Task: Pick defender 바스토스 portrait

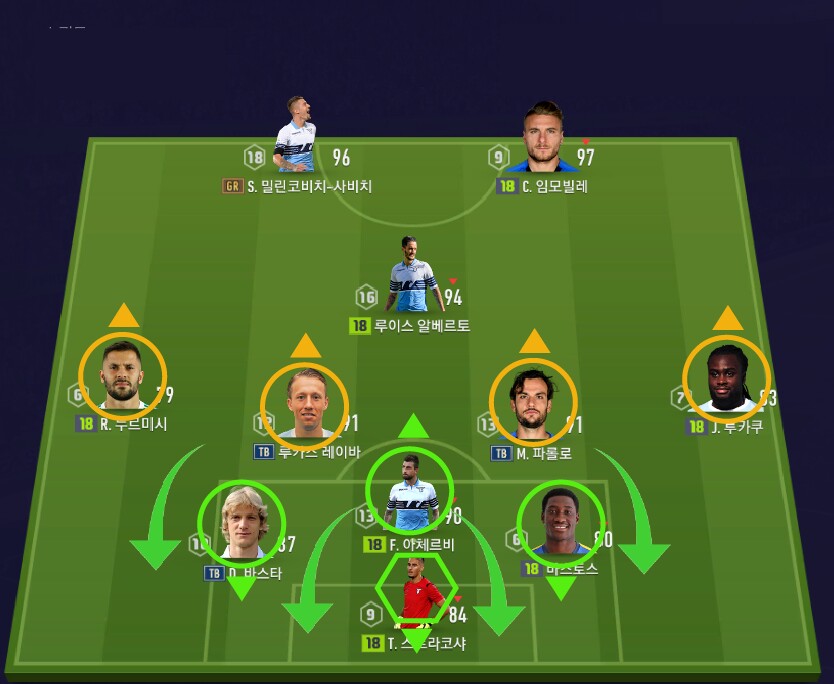Action: click(560, 524)
